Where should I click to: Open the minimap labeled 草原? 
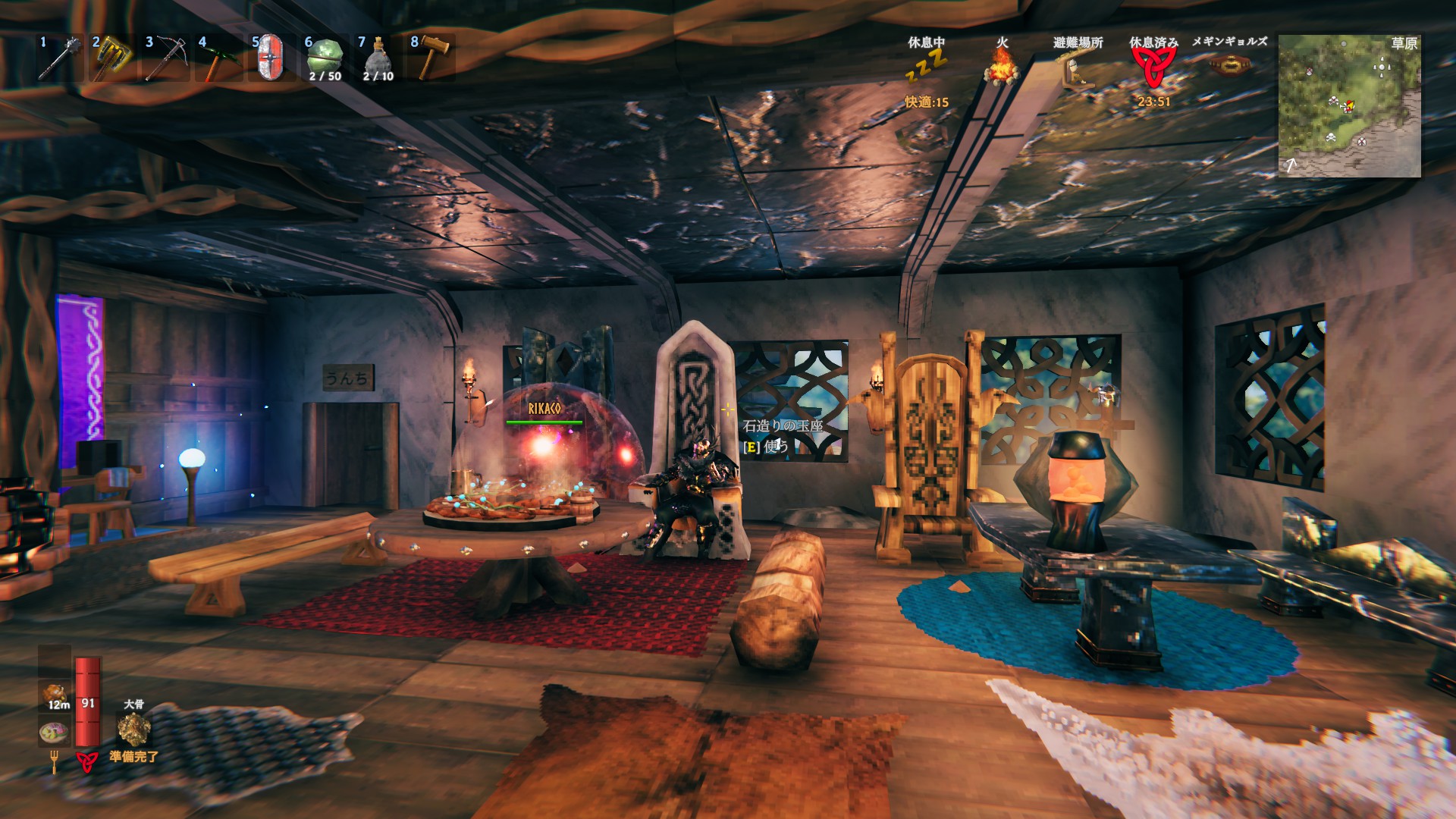[x=1349, y=106]
